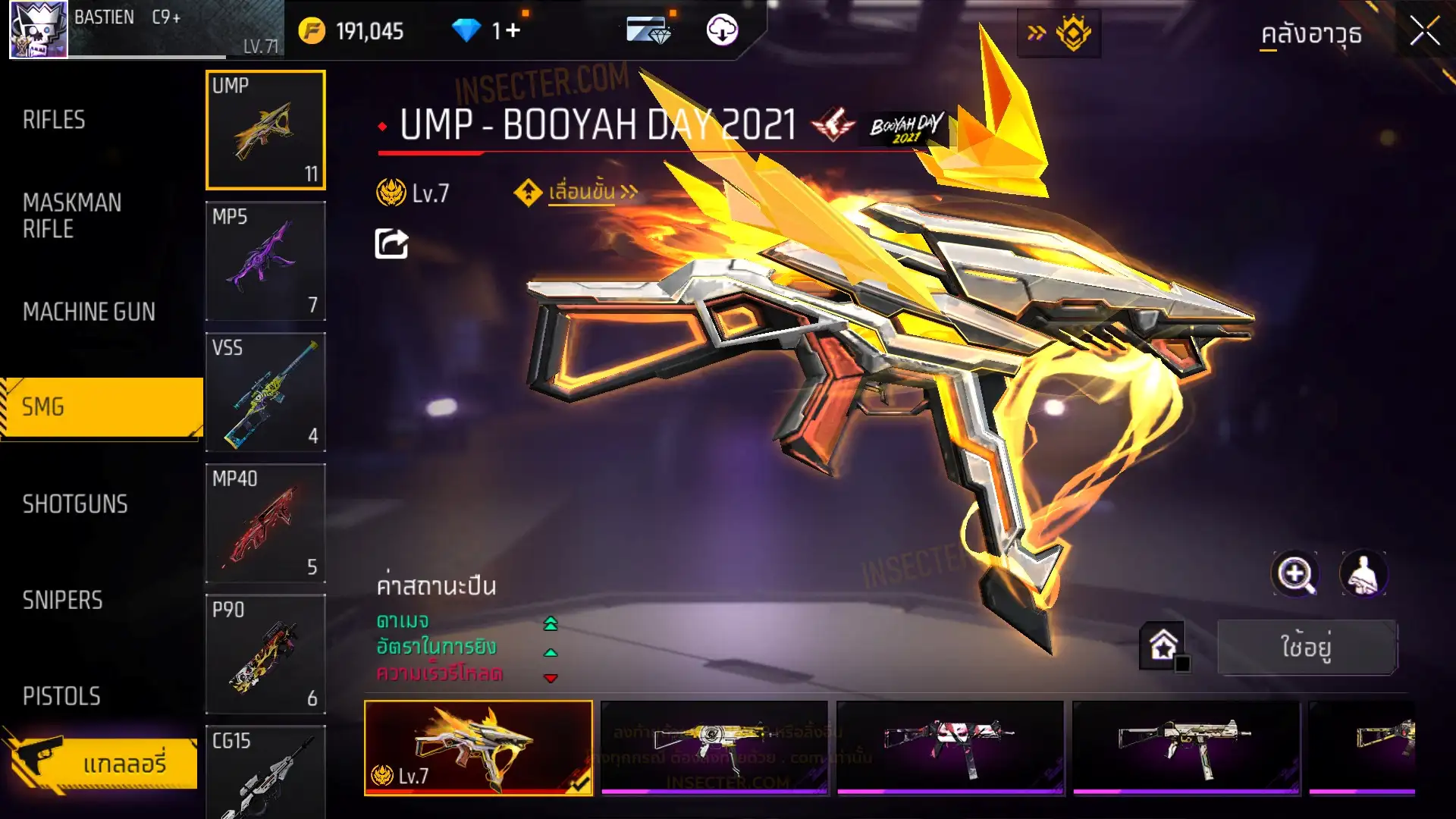Open the Pistols category
This screenshot has width=1456, height=819.
tap(61, 696)
